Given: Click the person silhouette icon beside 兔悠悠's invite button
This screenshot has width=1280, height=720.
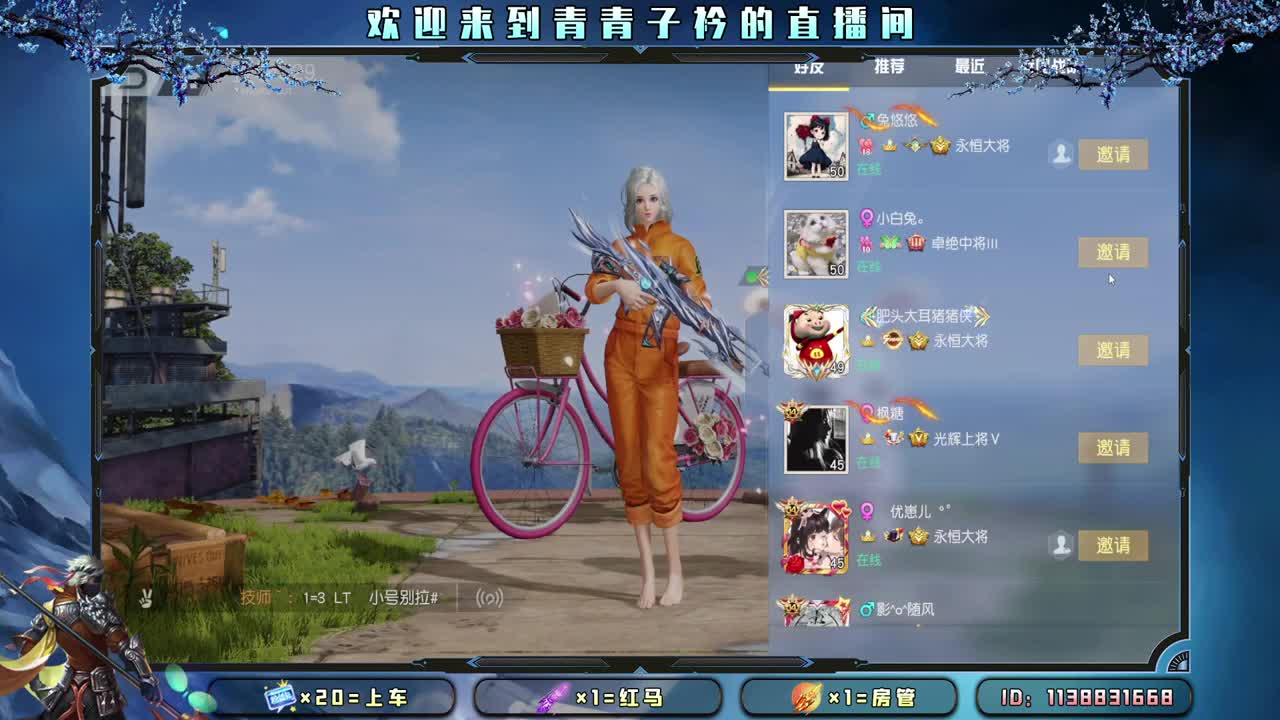Looking at the screenshot, I should tap(1060, 151).
